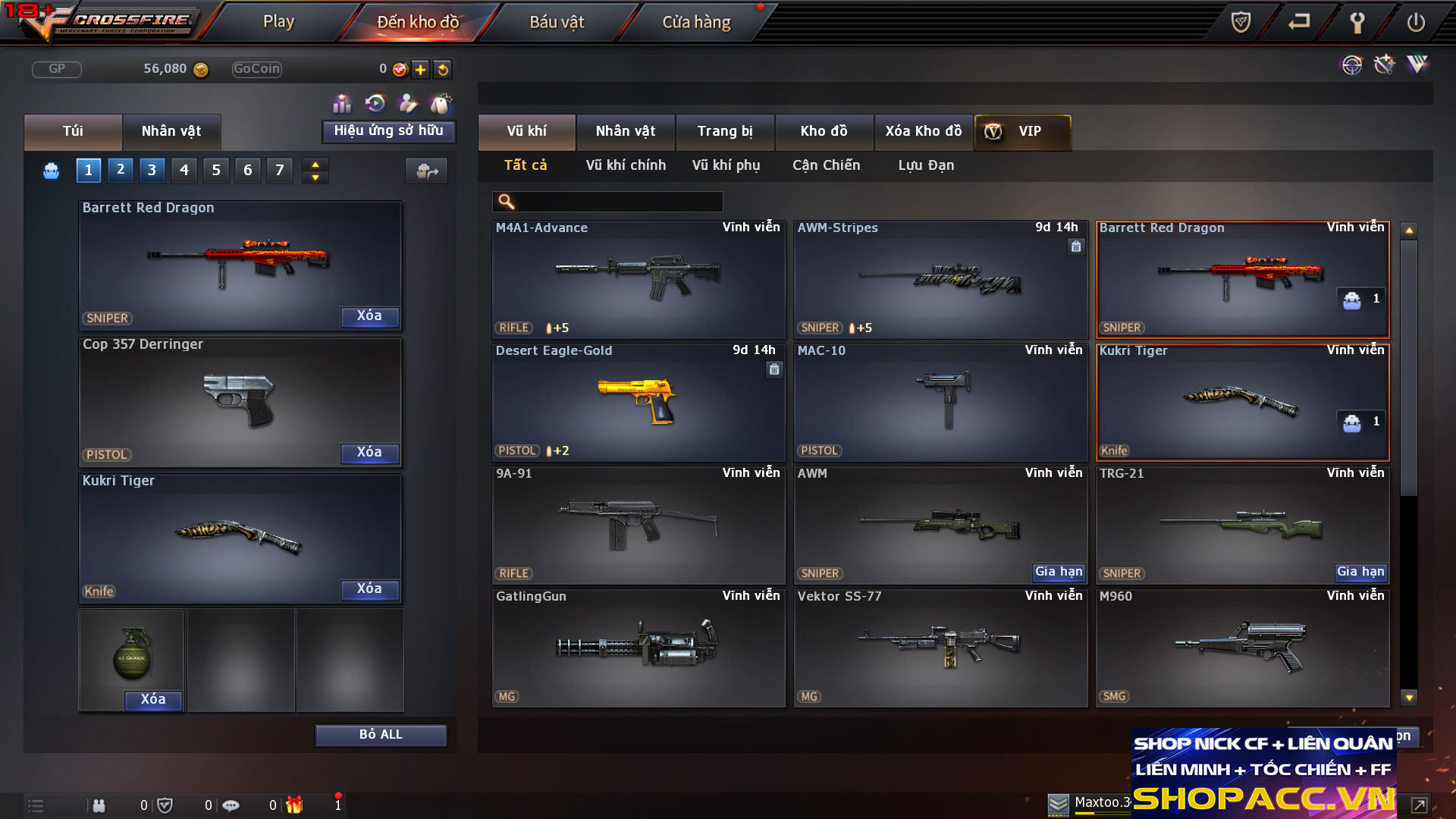This screenshot has height=819, width=1456.
Task: Open Hiệu ứng sở hữu panel
Action: click(x=388, y=131)
